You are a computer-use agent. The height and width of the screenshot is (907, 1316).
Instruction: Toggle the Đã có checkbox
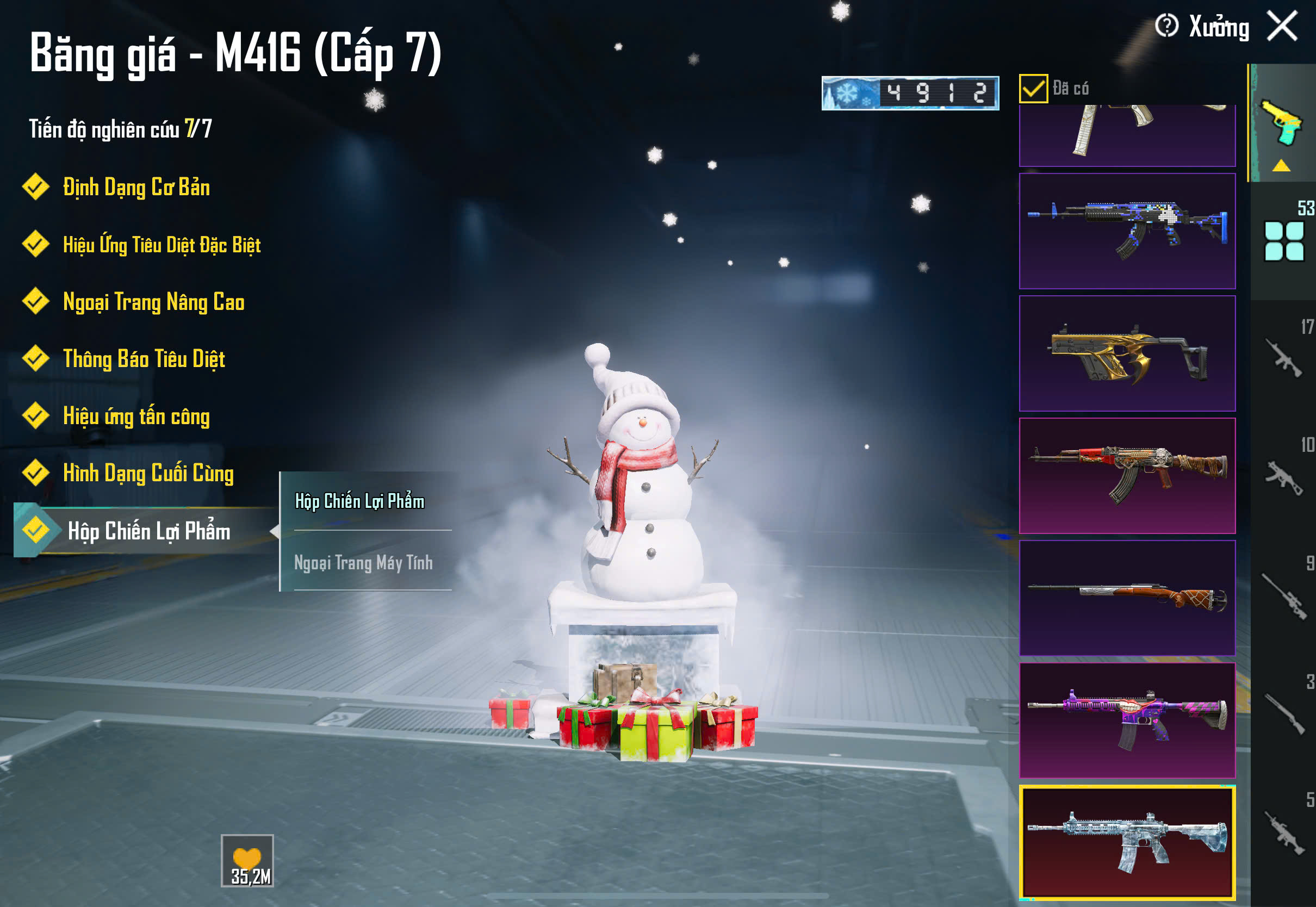point(1033,89)
